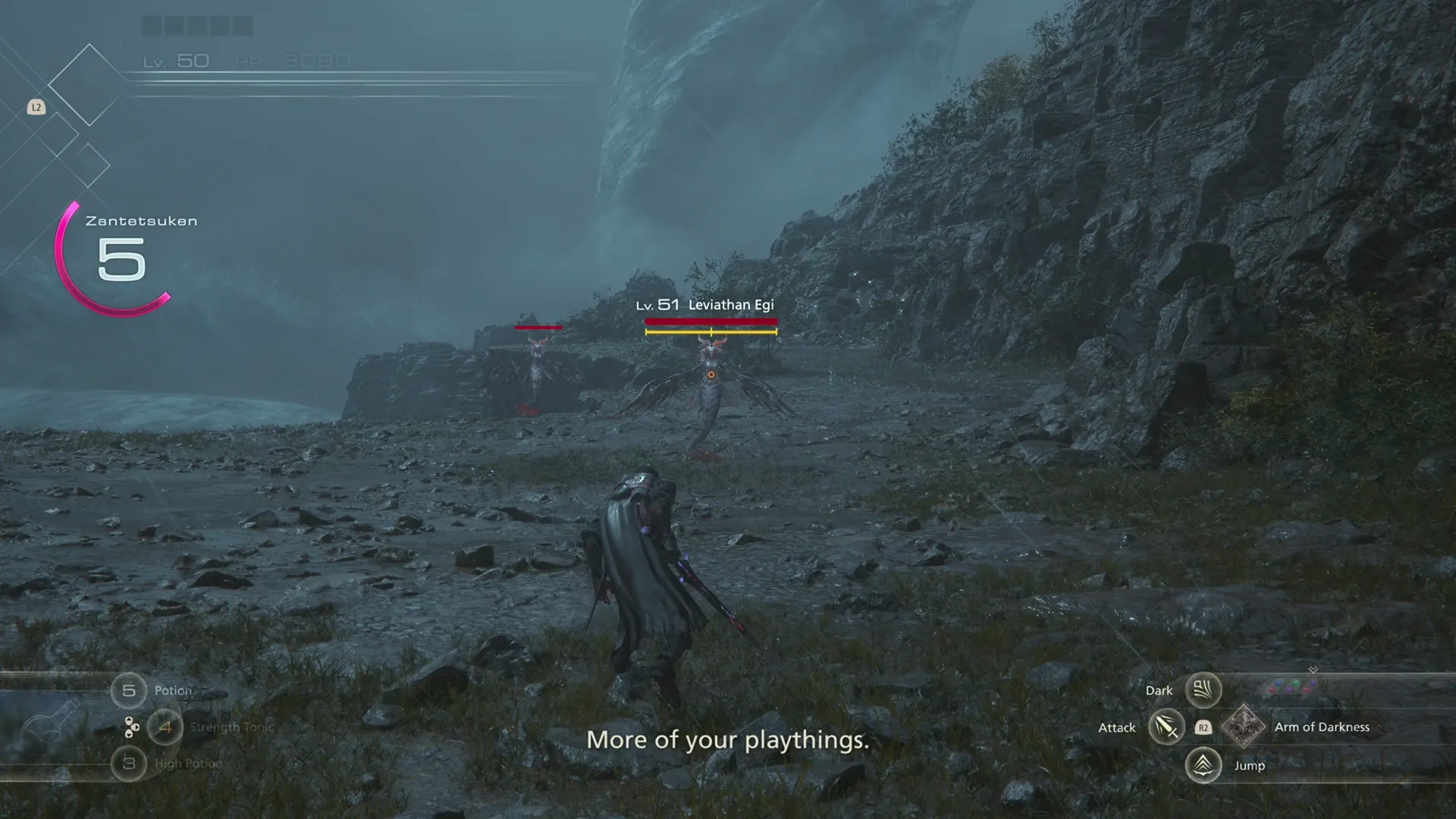The height and width of the screenshot is (819, 1456).
Task: Expand the chevron above the ability loadout
Action: [1313, 670]
